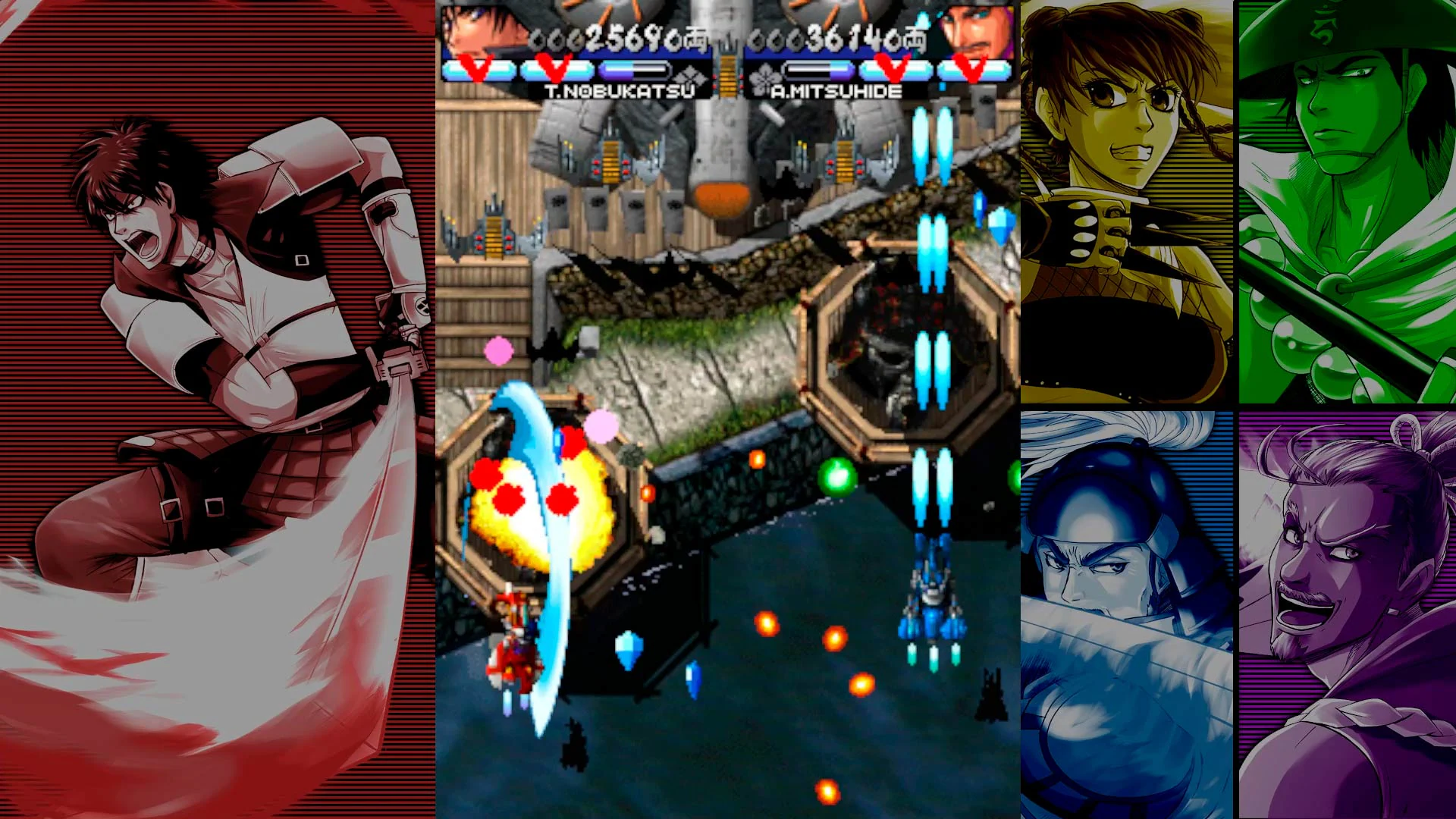Screen dimensions: 1456x819
Task: Expand the yellow ninja girl character panel
Action: coord(1130,201)
